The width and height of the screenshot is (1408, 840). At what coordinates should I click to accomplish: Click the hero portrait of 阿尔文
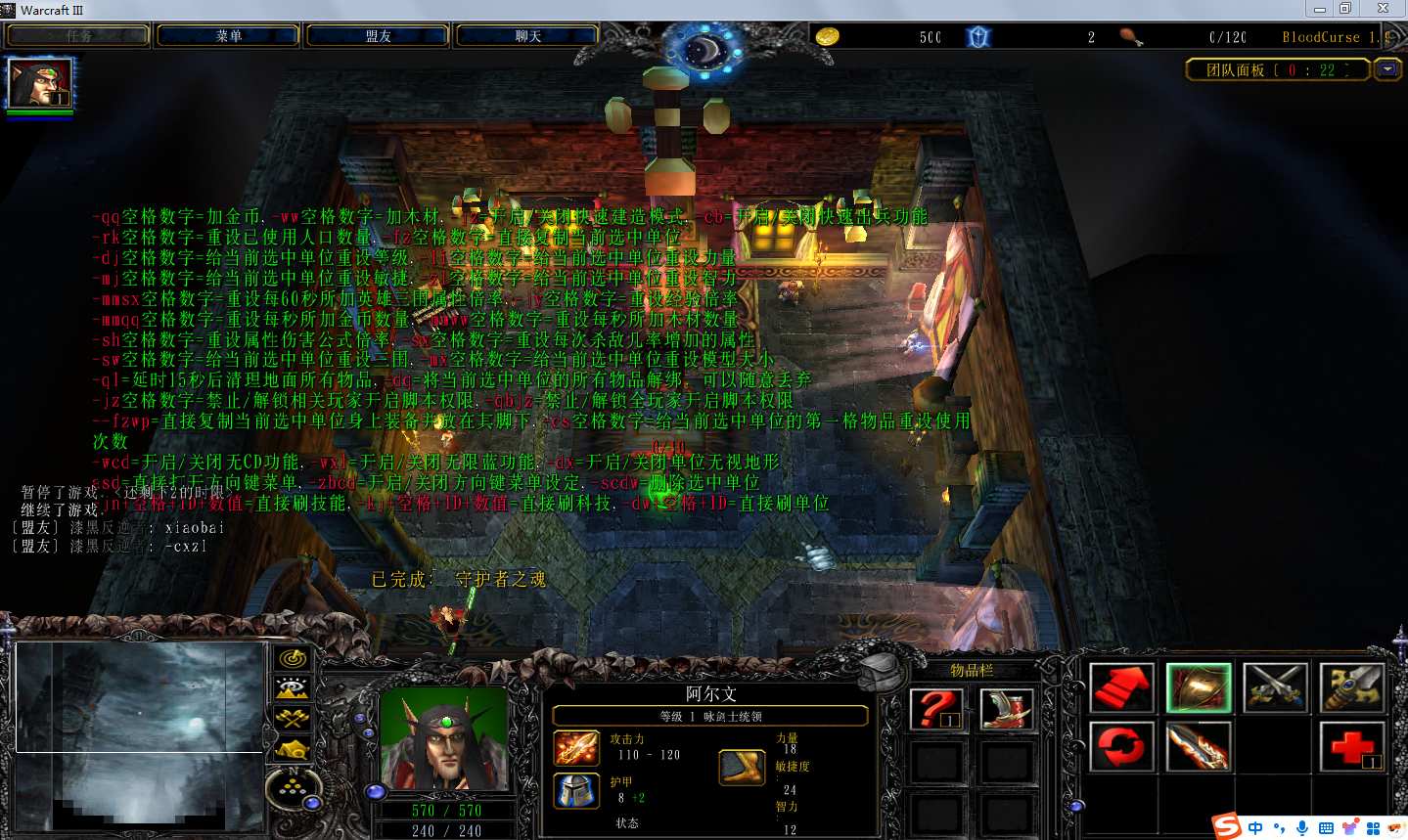point(446,739)
